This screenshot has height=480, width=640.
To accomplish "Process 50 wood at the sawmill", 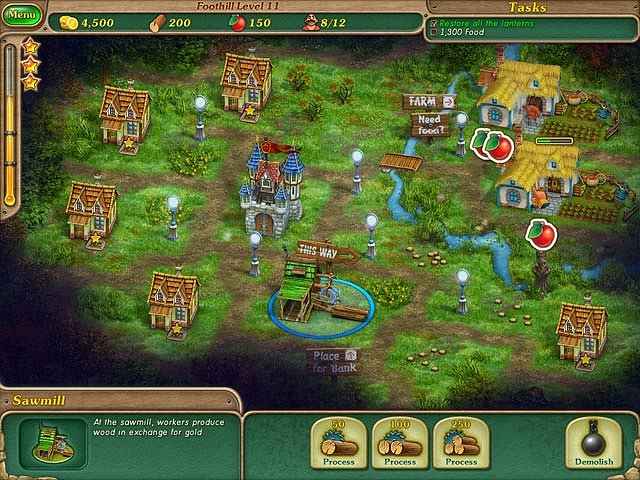I will pos(339,443).
